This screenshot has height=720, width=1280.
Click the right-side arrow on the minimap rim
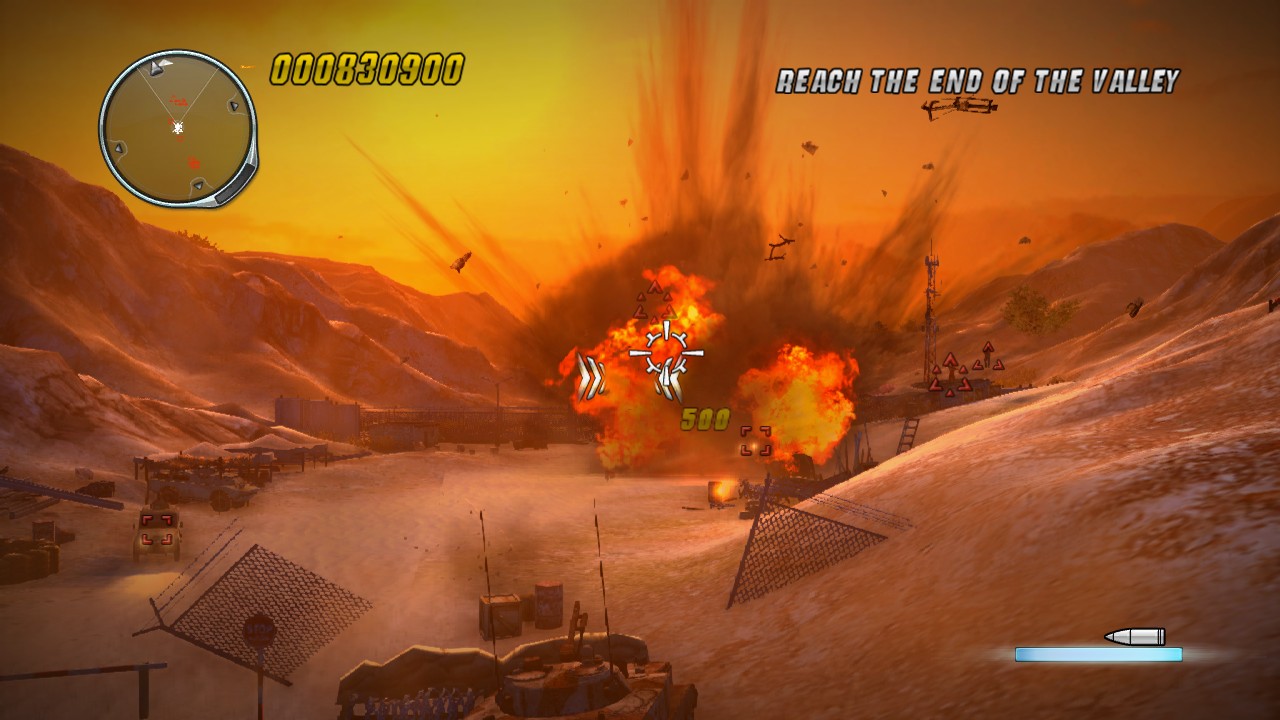[234, 105]
